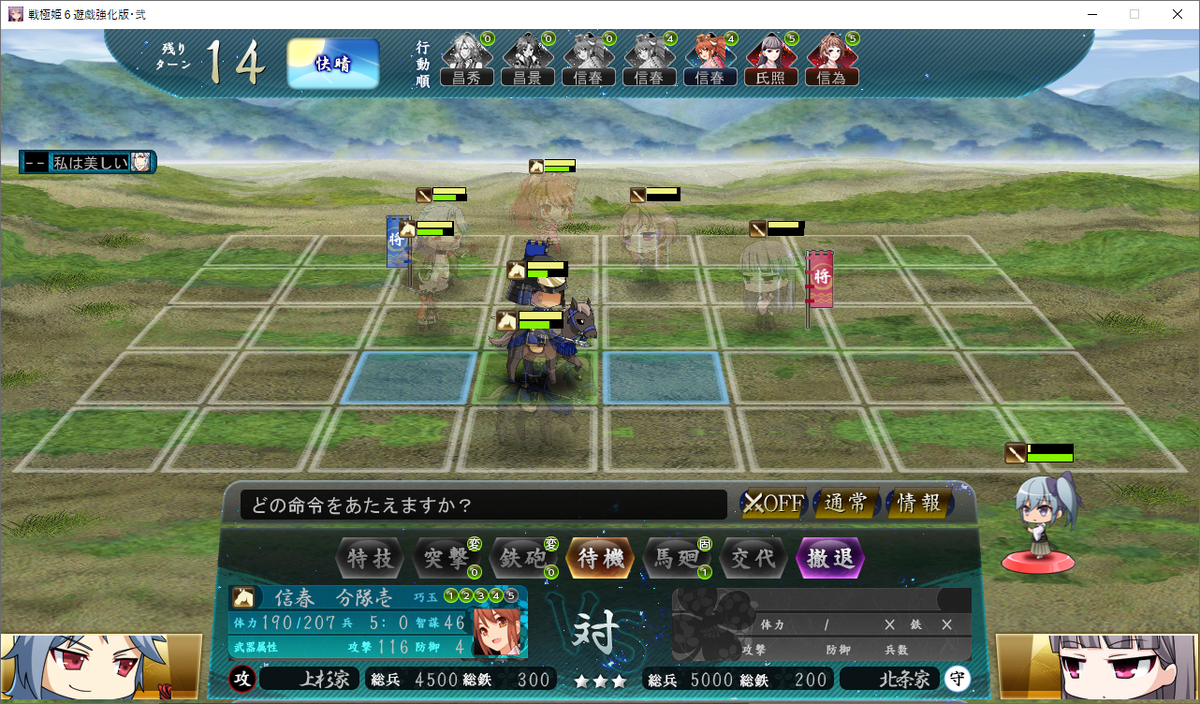Click the 快晴 weather indicator
The width and height of the screenshot is (1200, 704).
(333, 64)
